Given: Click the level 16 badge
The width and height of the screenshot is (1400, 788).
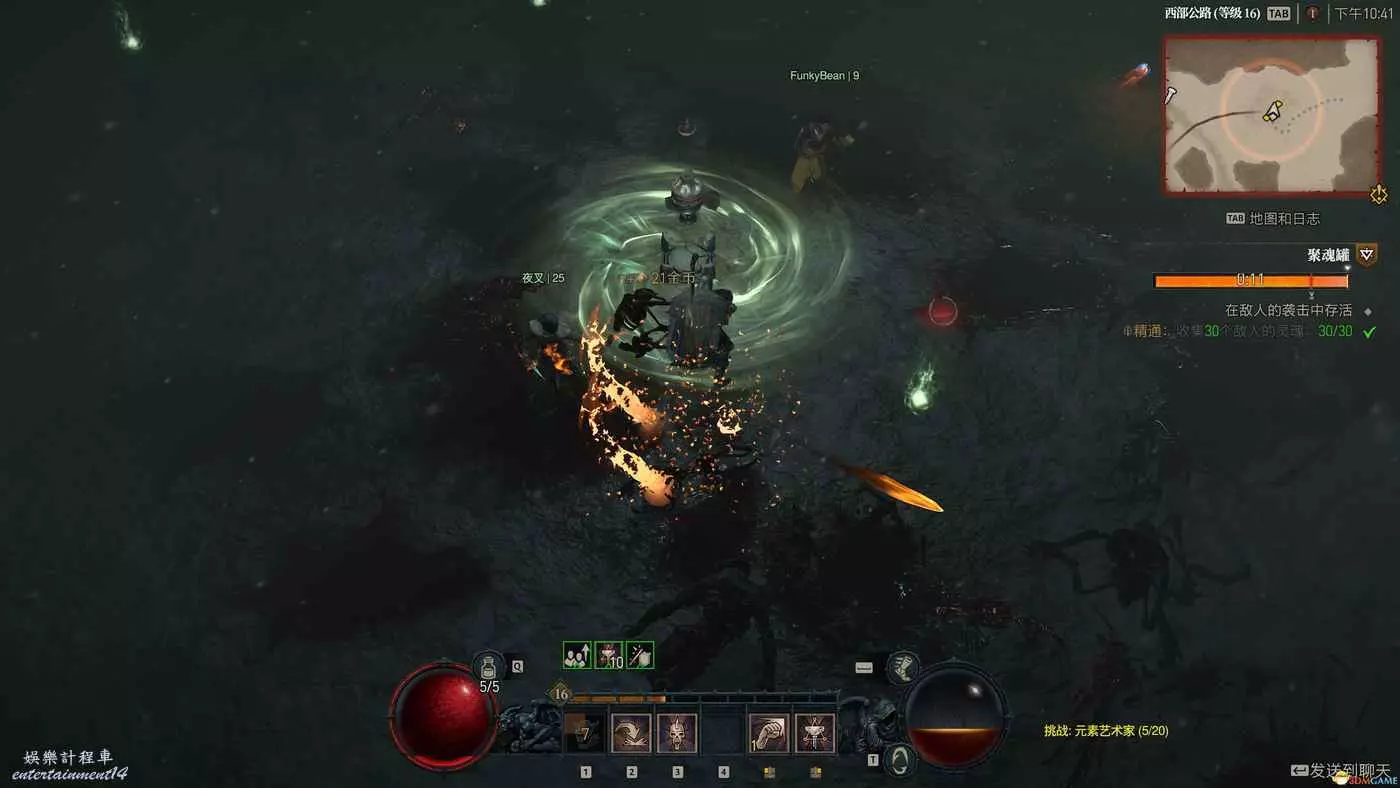Looking at the screenshot, I should tap(560, 694).
